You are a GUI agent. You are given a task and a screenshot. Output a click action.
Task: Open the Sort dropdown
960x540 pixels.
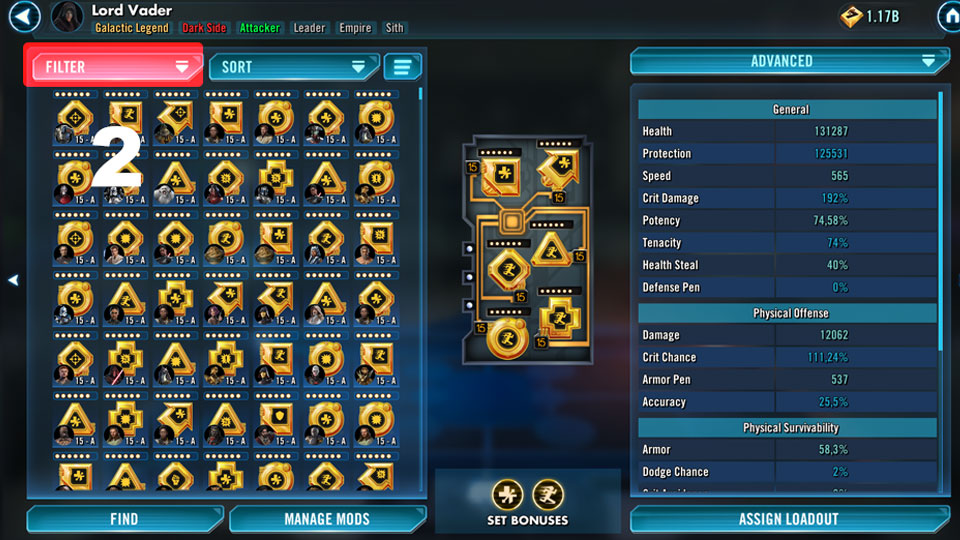(293, 67)
